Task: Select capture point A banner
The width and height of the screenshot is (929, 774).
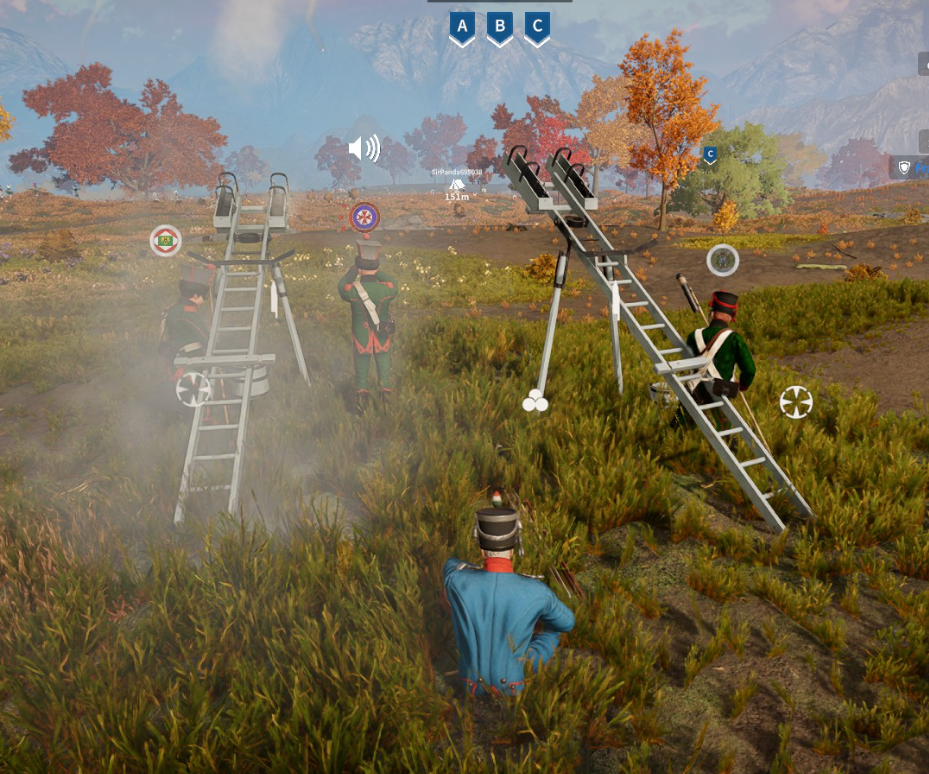Action: tap(461, 28)
